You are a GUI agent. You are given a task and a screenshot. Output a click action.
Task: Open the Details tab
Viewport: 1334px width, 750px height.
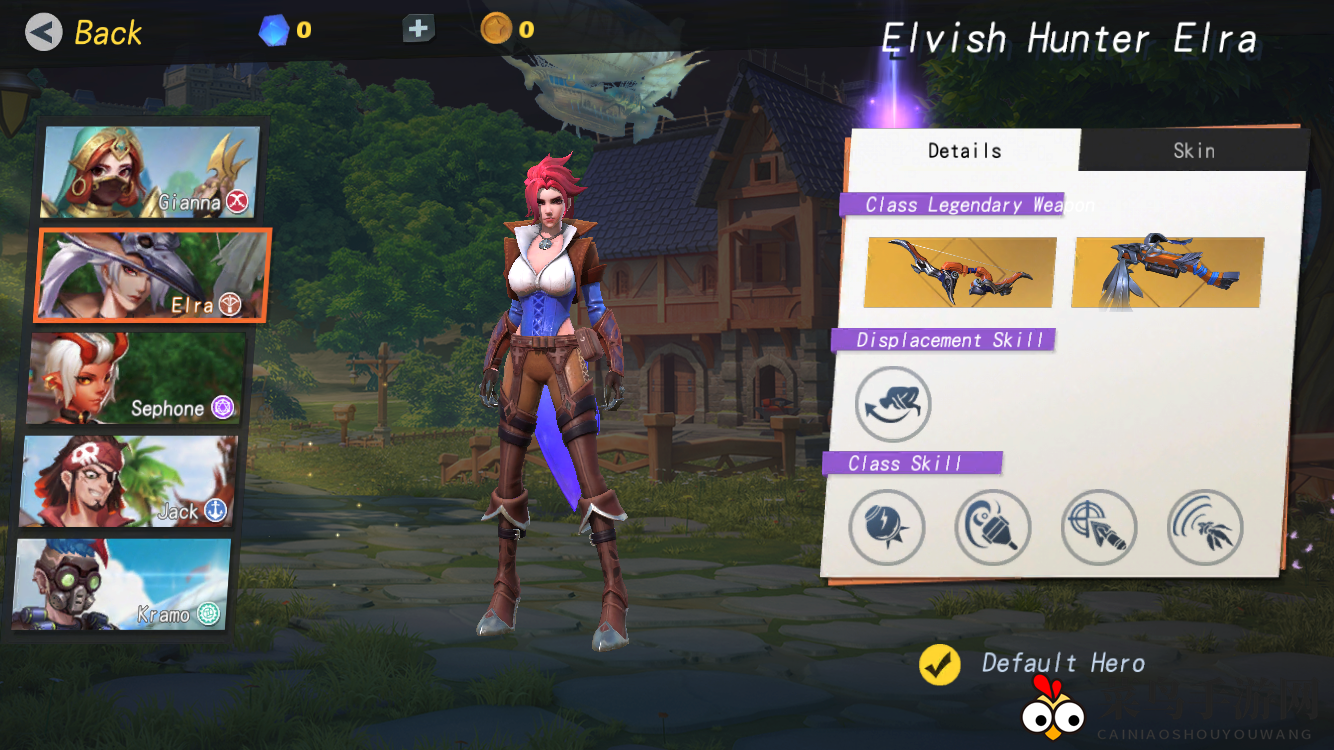click(964, 151)
